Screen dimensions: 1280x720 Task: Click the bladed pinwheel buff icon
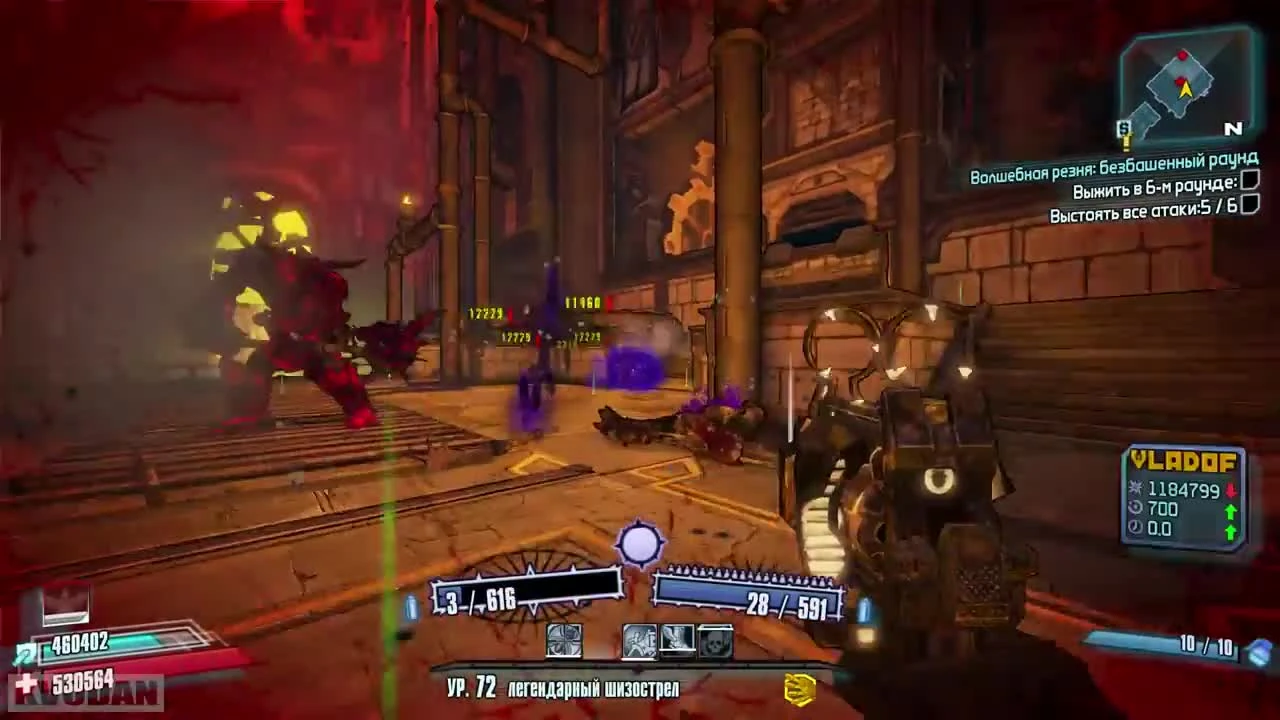[565, 642]
